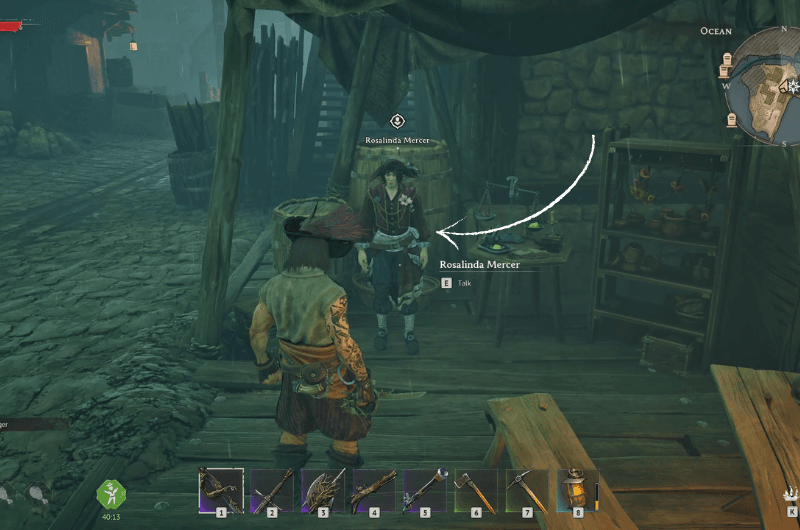Equip the mace in hotbar slot 5

point(425,490)
